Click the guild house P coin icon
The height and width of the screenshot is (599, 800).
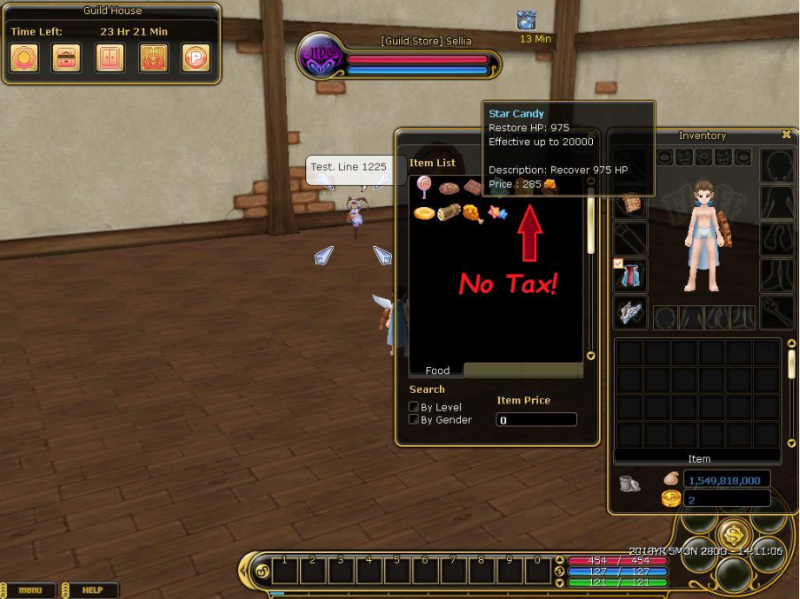[x=196, y=57]
